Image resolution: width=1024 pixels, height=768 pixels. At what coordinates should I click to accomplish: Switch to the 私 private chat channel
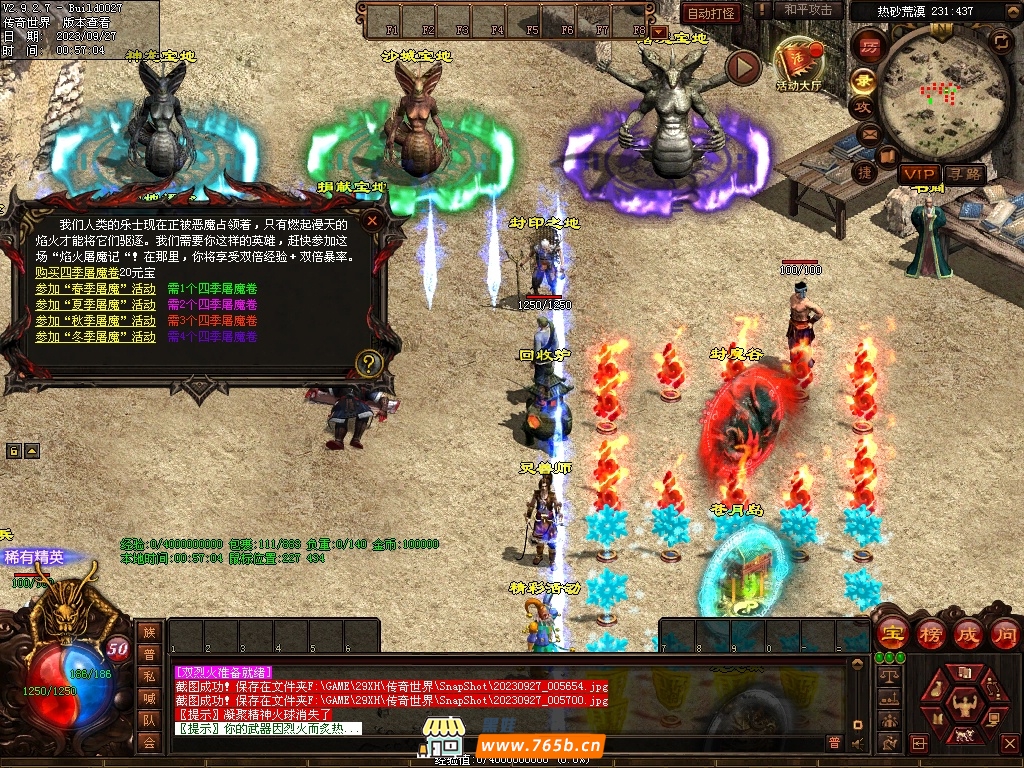coord(149,675)
